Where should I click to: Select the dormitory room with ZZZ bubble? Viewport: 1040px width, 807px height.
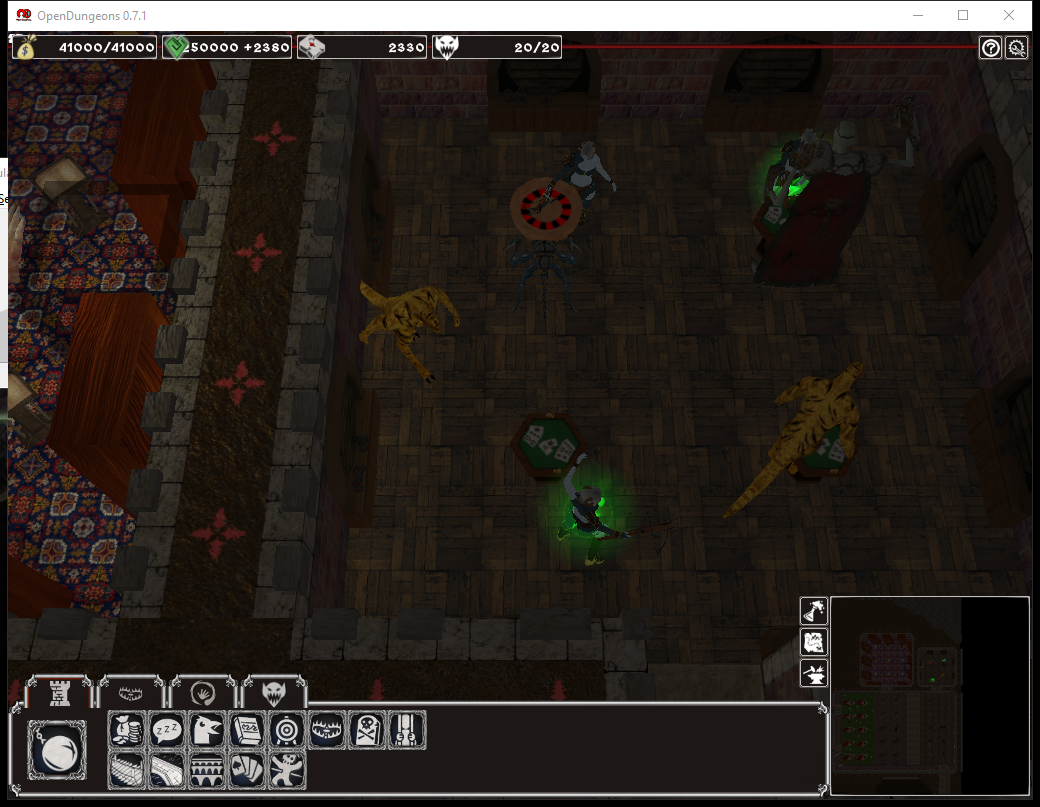(x=167, y=730)
